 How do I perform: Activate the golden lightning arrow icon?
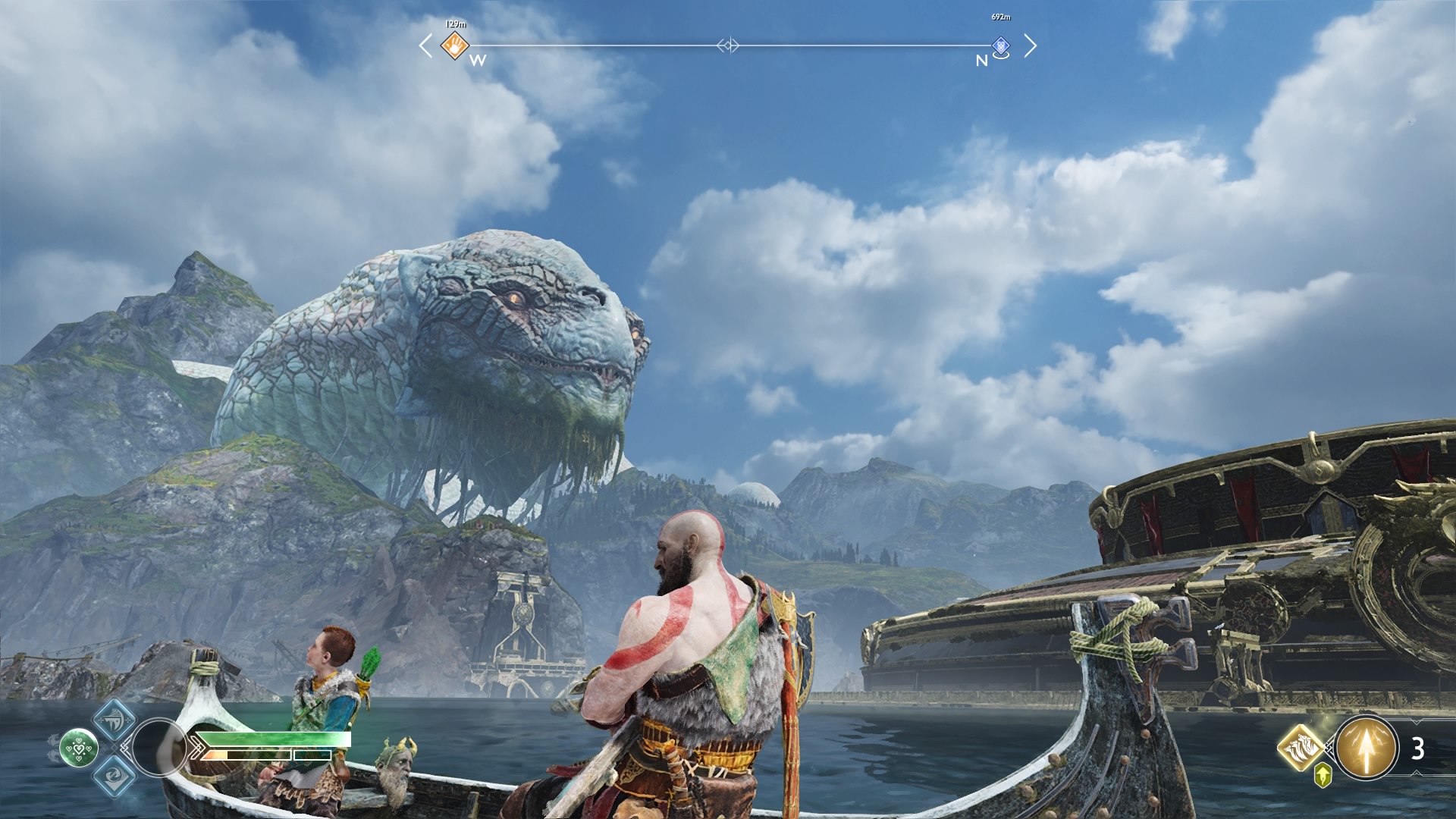click(x=1367, y=748)
